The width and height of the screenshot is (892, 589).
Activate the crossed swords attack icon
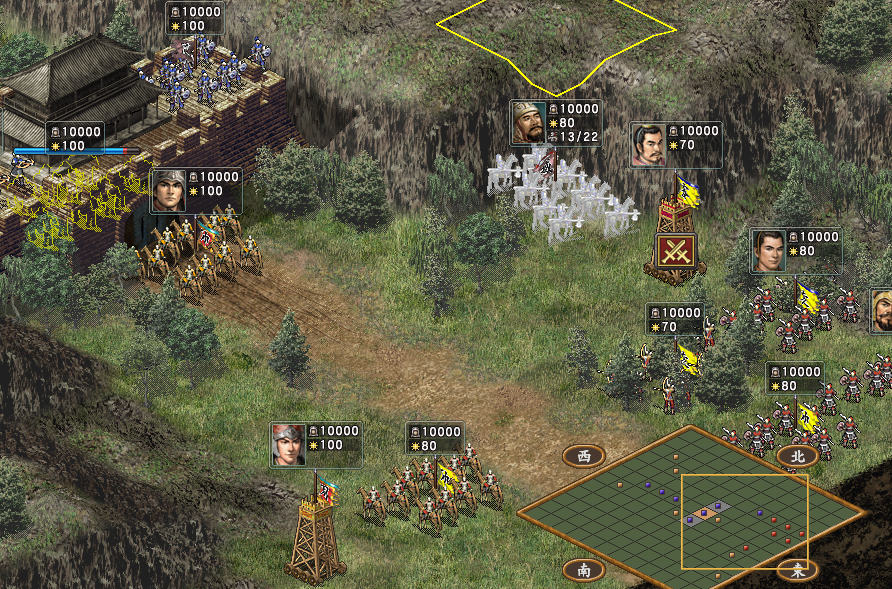click(x=675, y=249)
